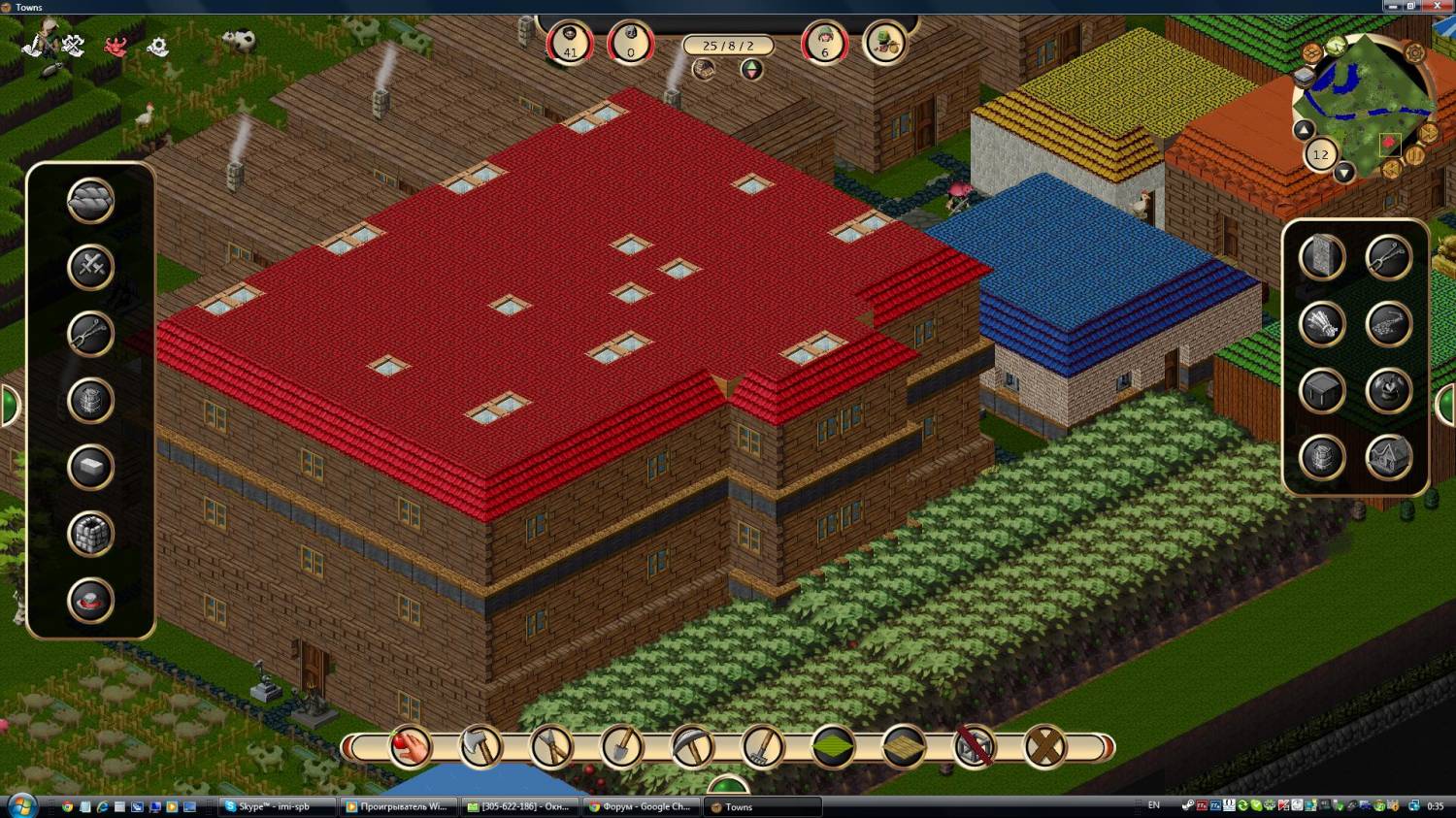The width and height of the screenshot is (1456, 818).
Task: Click the minimap
Action: 1366,102
